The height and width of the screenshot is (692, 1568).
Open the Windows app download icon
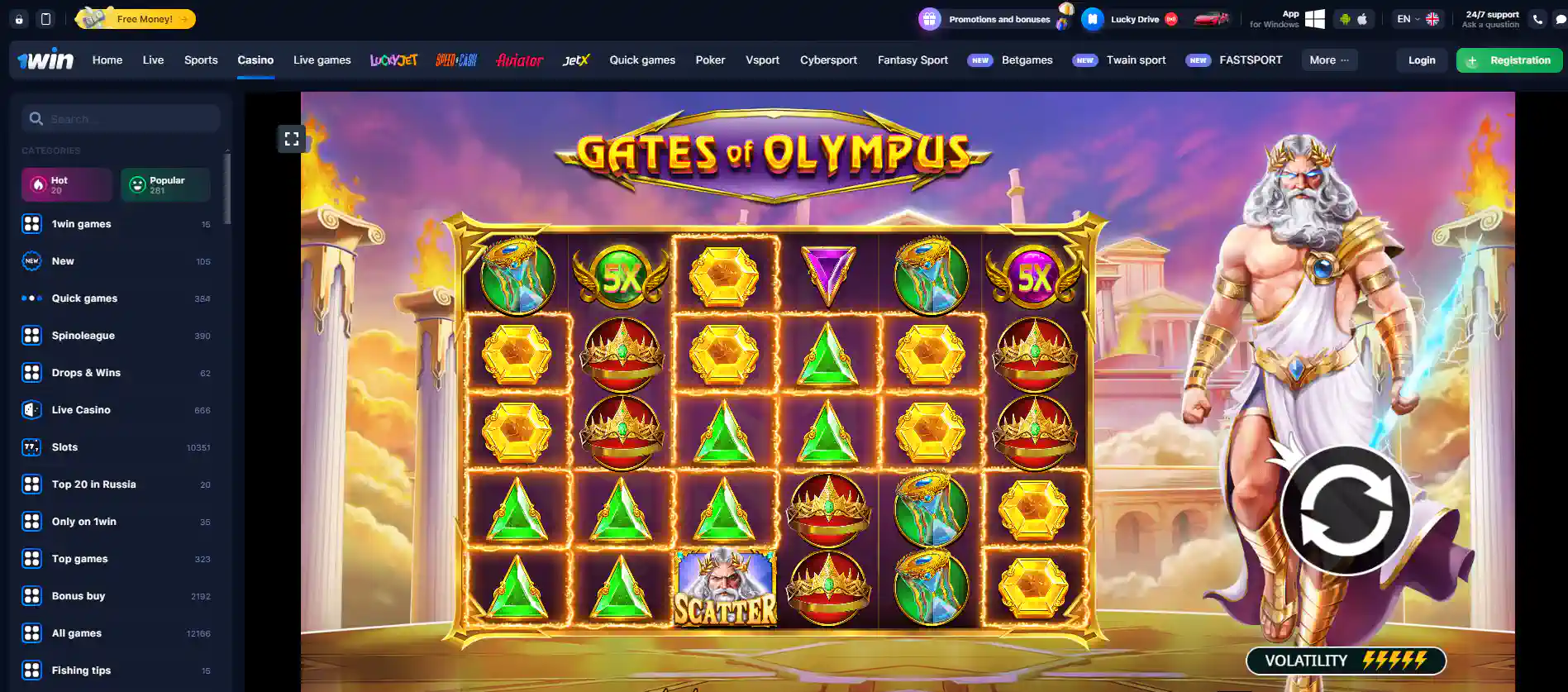1313,18
